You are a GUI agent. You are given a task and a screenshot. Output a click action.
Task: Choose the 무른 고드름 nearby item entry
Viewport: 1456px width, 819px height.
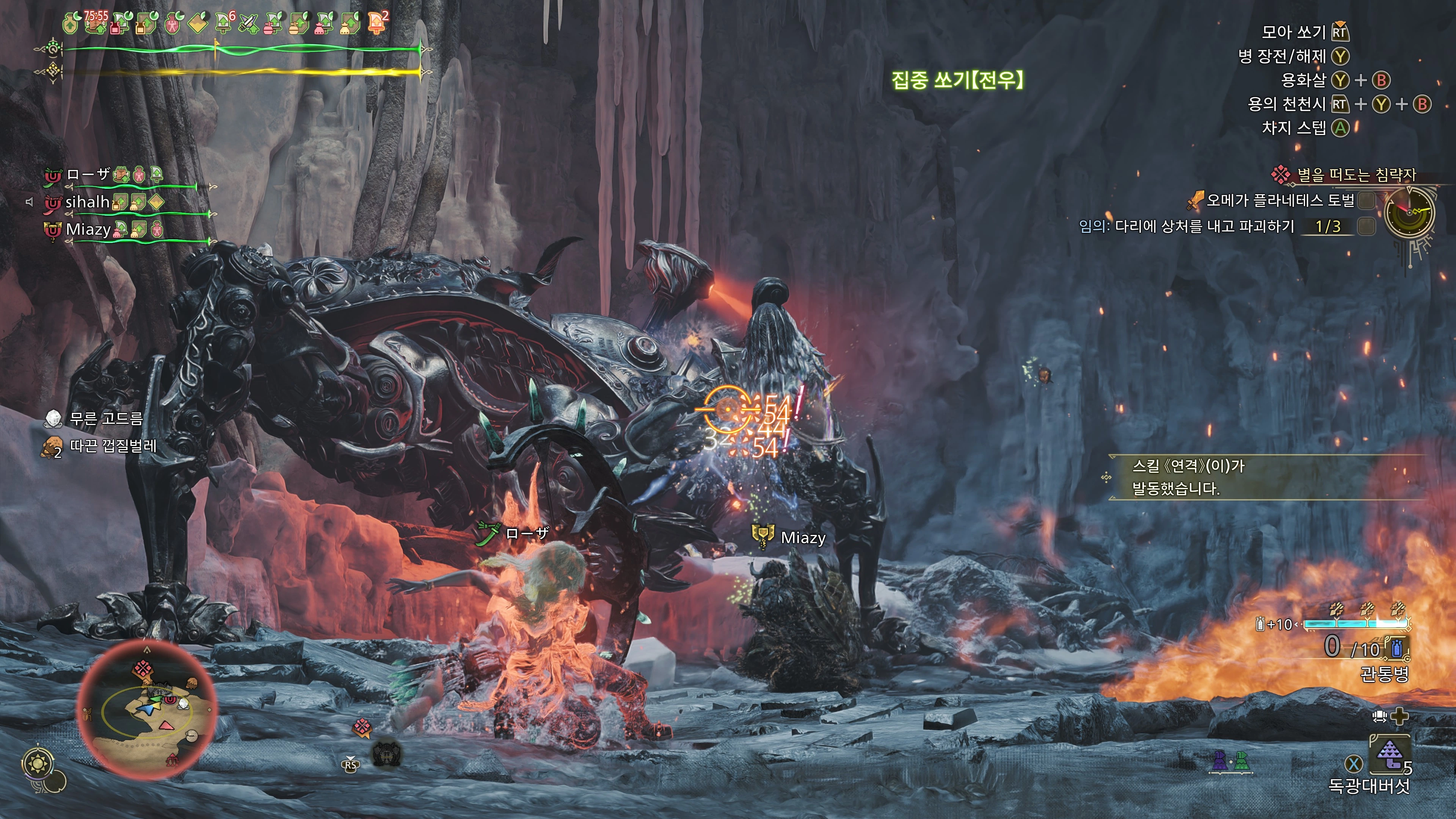pyautogui.click(x=106, y=419)
